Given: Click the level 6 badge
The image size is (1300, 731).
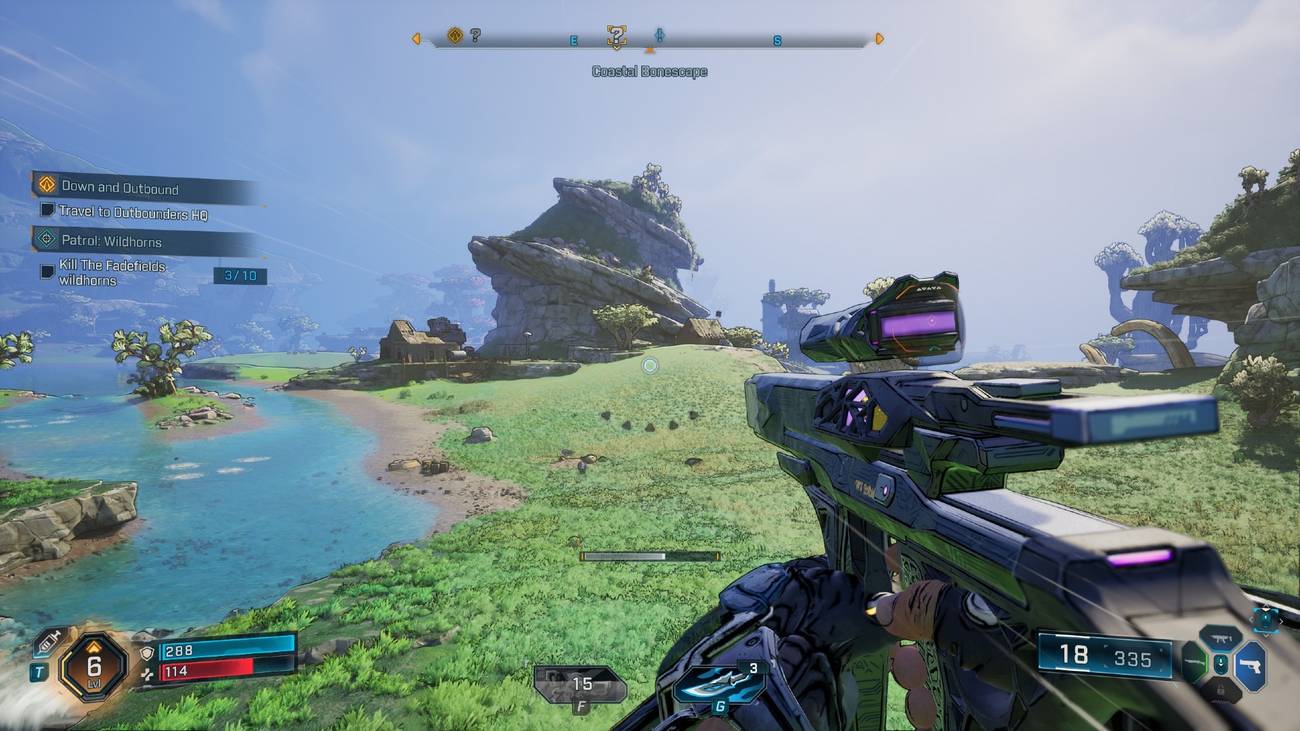Looking at the screenshot, I should click(x=94, y=667).
